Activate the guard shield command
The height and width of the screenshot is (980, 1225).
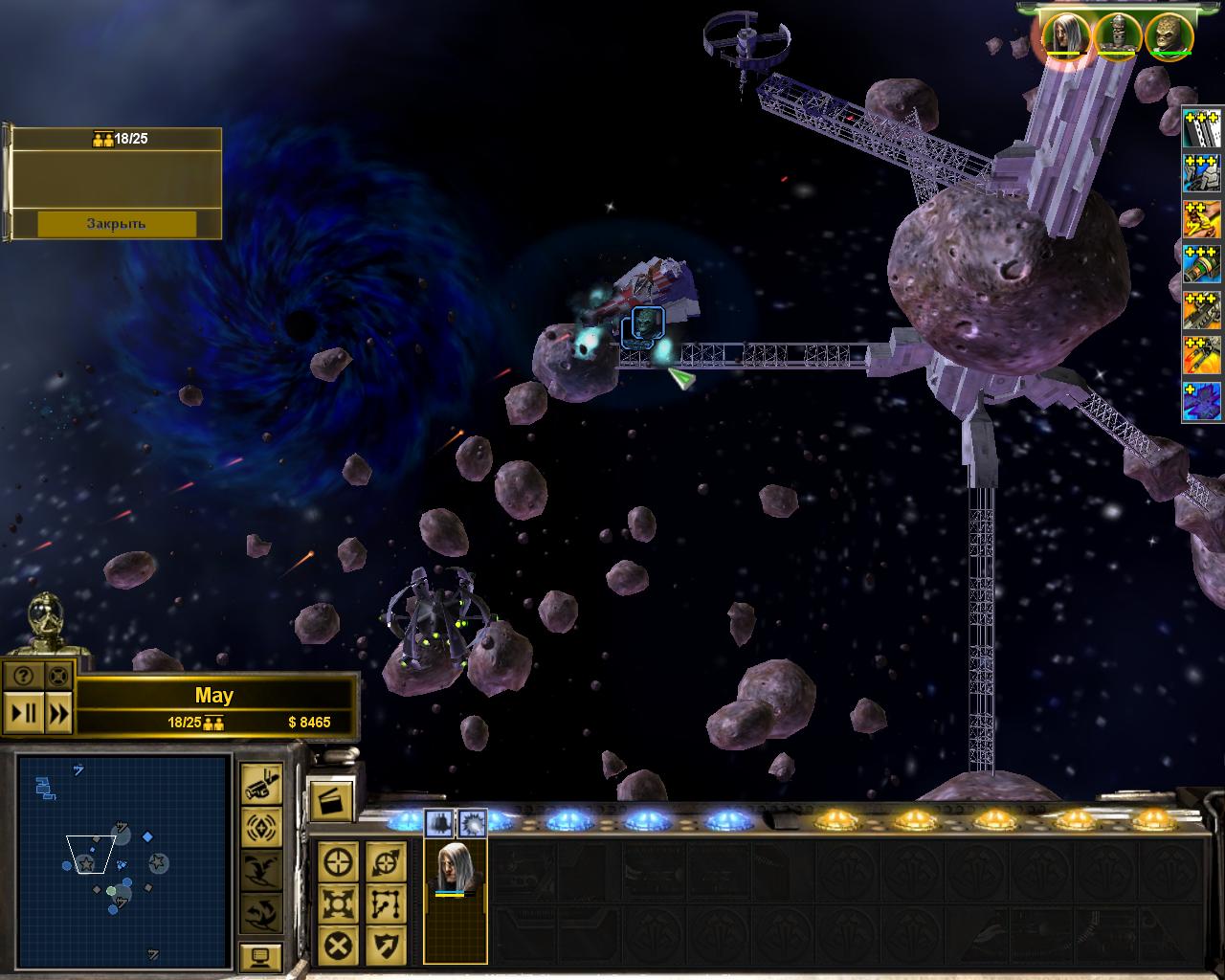385,946
